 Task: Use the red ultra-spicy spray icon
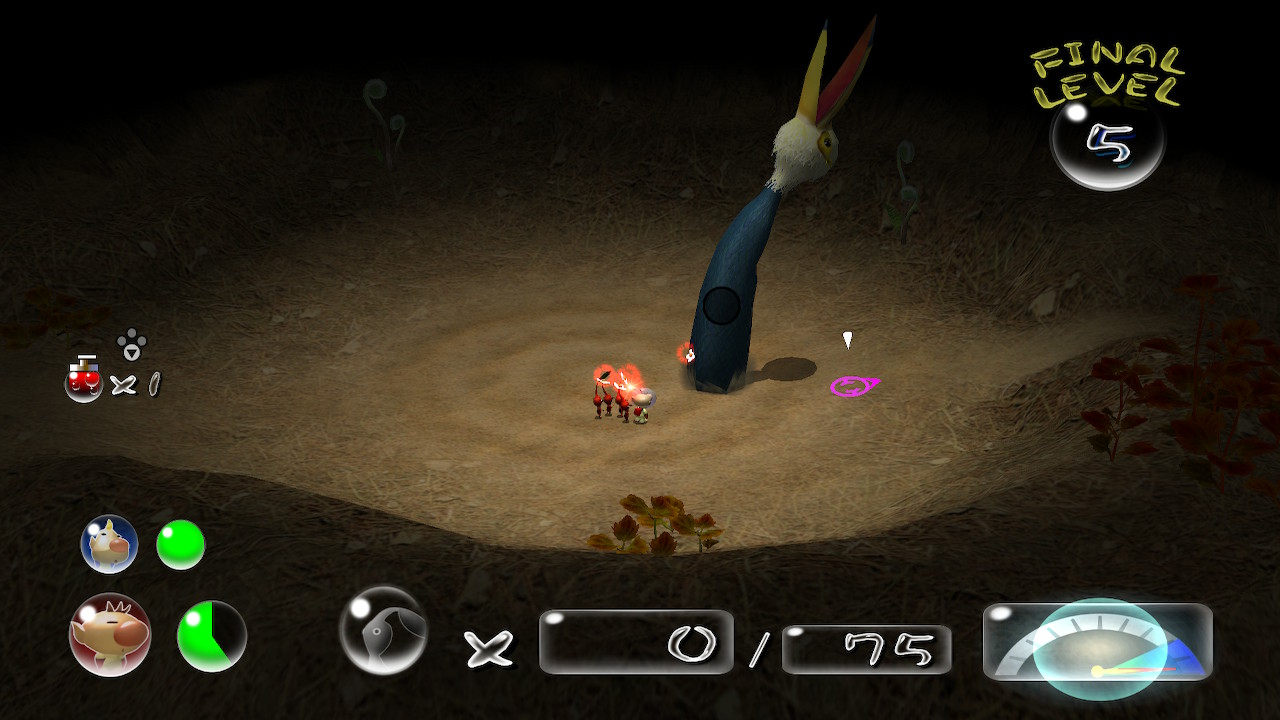pos(84,381)
